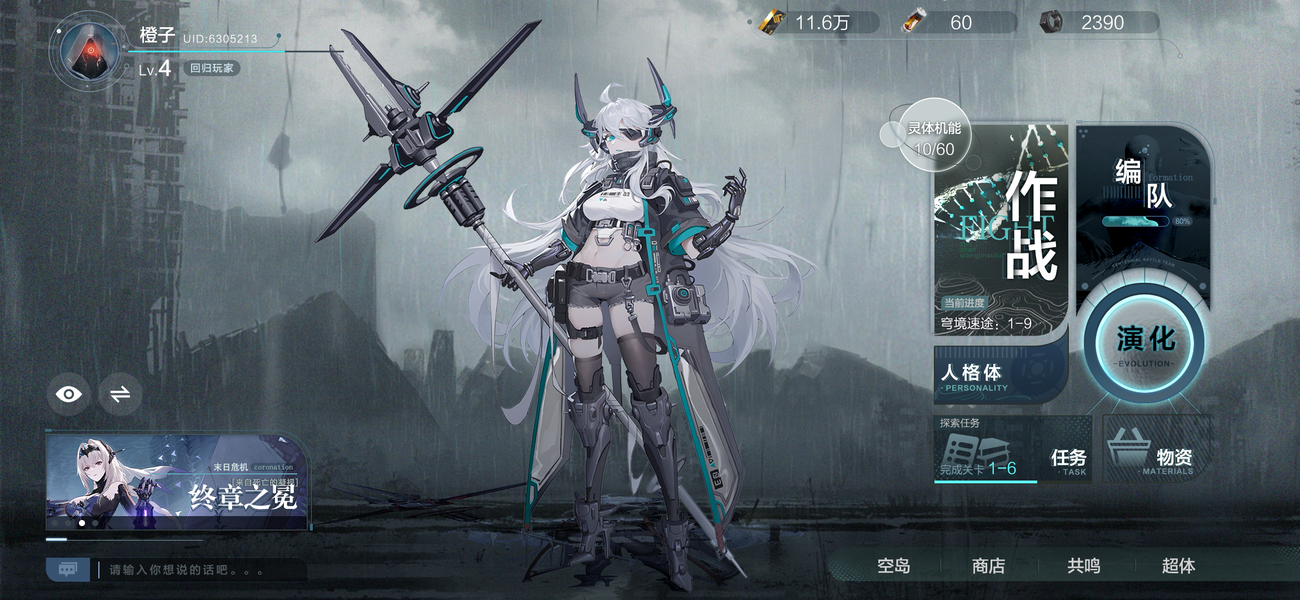Open the 共鸣 resonance menu
This screenshot has height=600, width=1300.
(x=1083, y=566)
